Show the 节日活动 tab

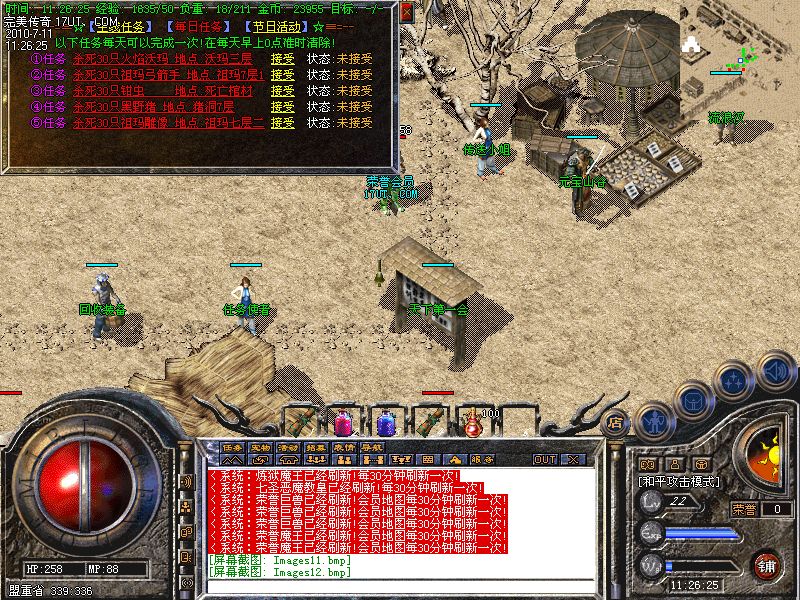(274, 27)
